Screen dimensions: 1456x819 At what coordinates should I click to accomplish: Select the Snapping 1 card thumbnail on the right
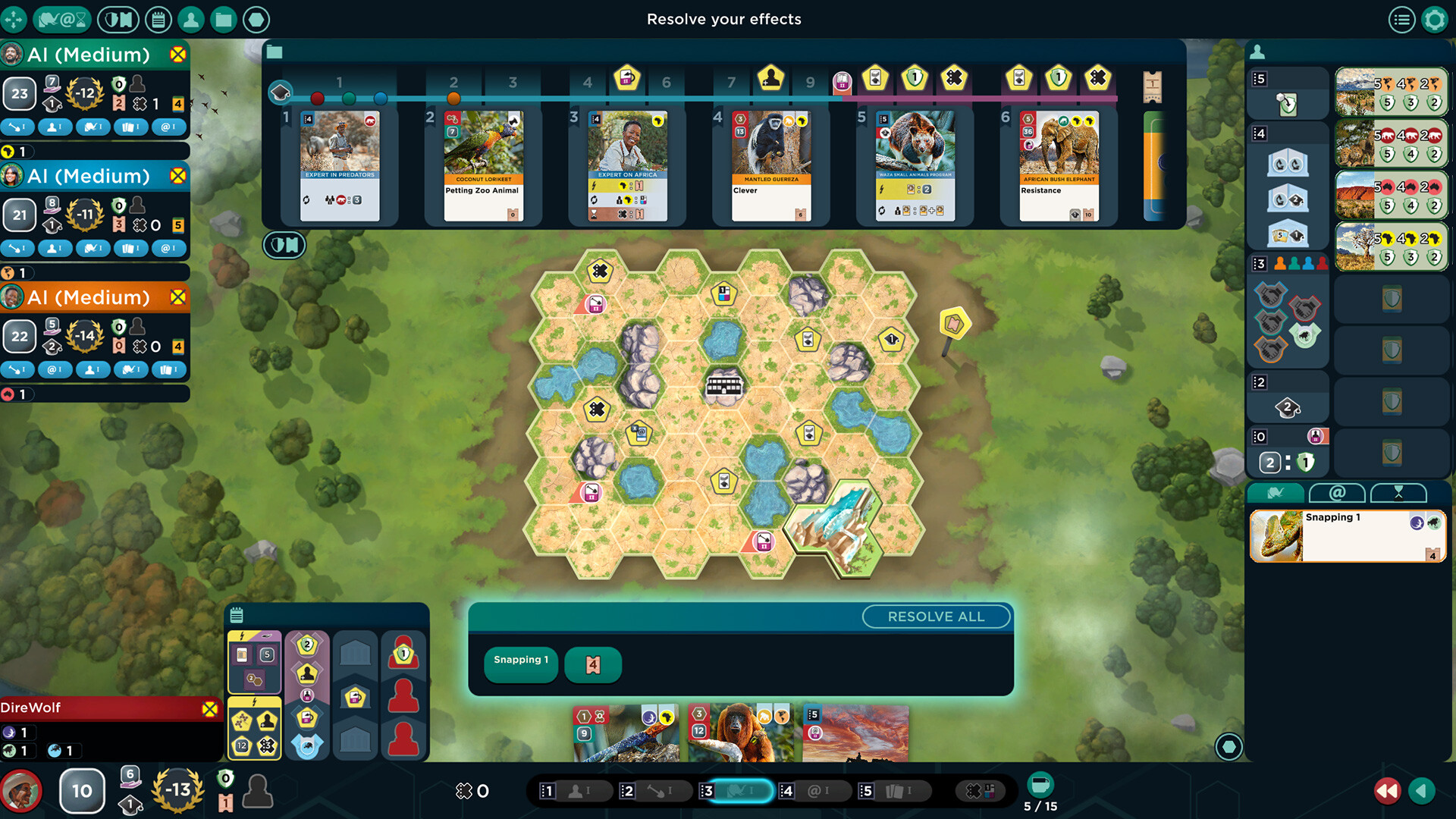pyautogui.click(x=1348, y=535)
